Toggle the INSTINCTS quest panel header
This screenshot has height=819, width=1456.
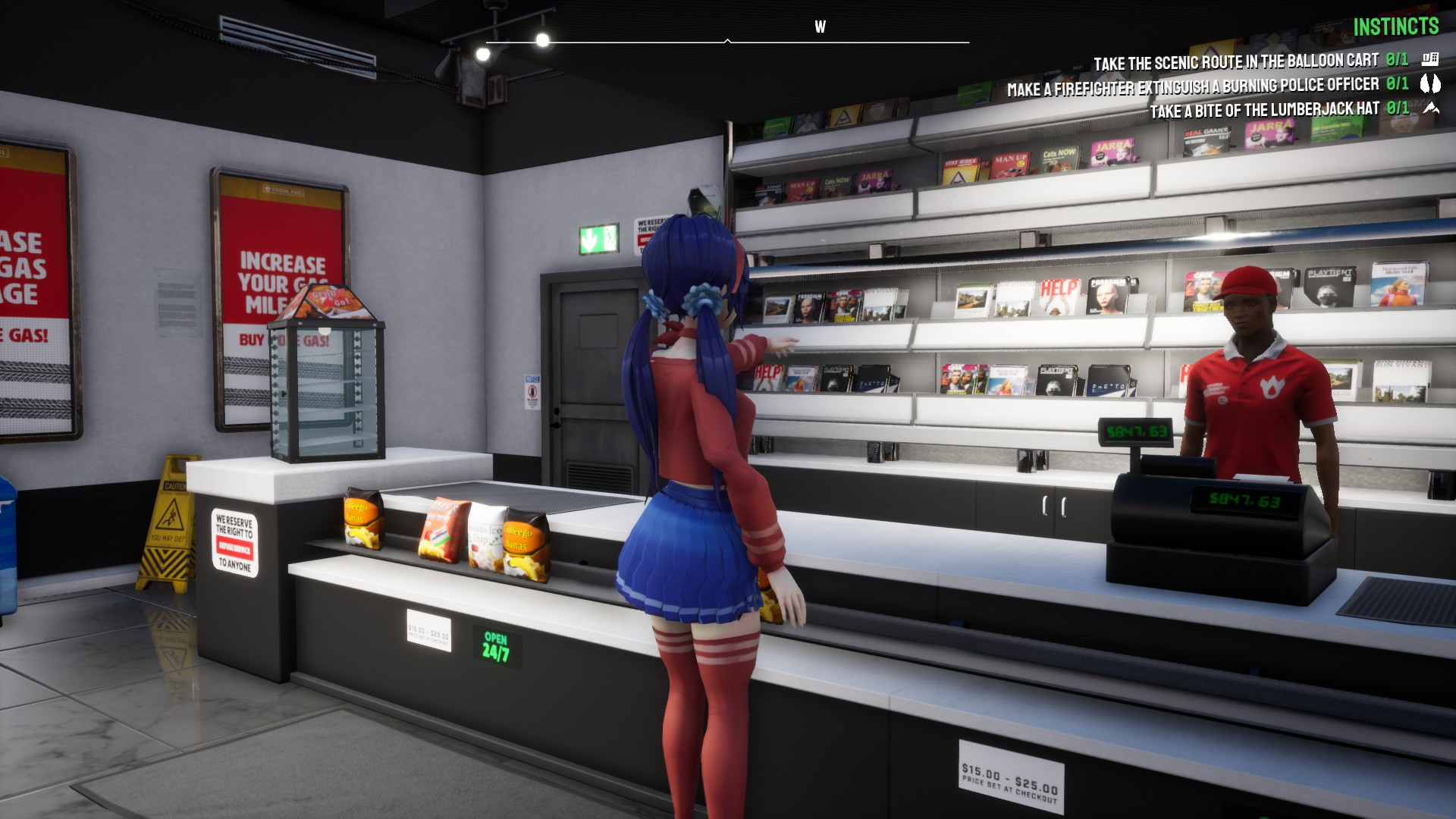click(1395, 27)
